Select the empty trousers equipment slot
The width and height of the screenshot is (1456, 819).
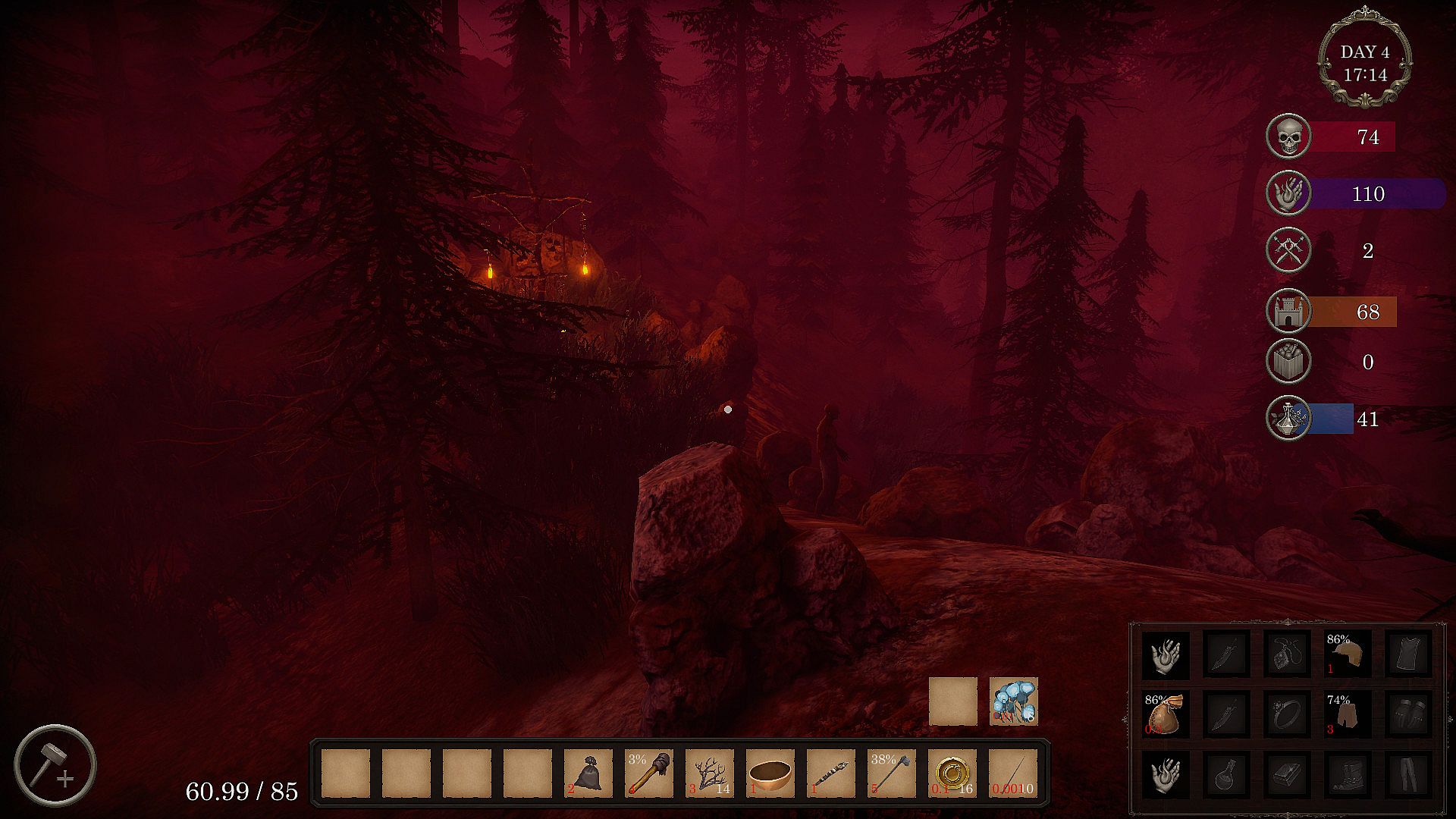[1408, 775]
